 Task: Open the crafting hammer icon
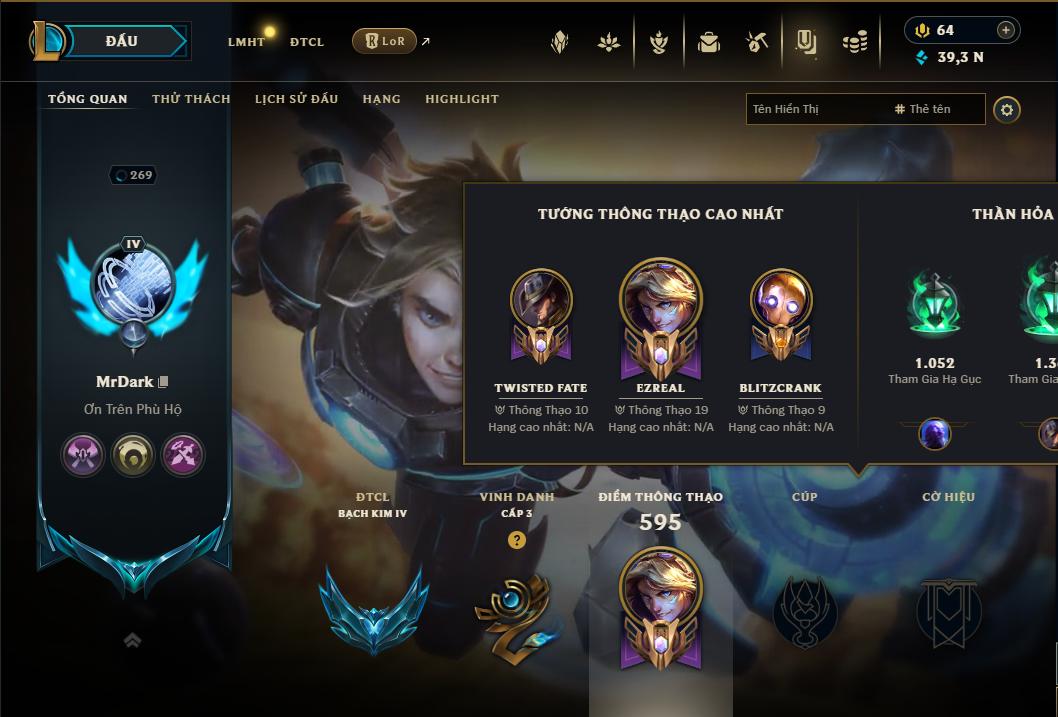pos(756,42)
